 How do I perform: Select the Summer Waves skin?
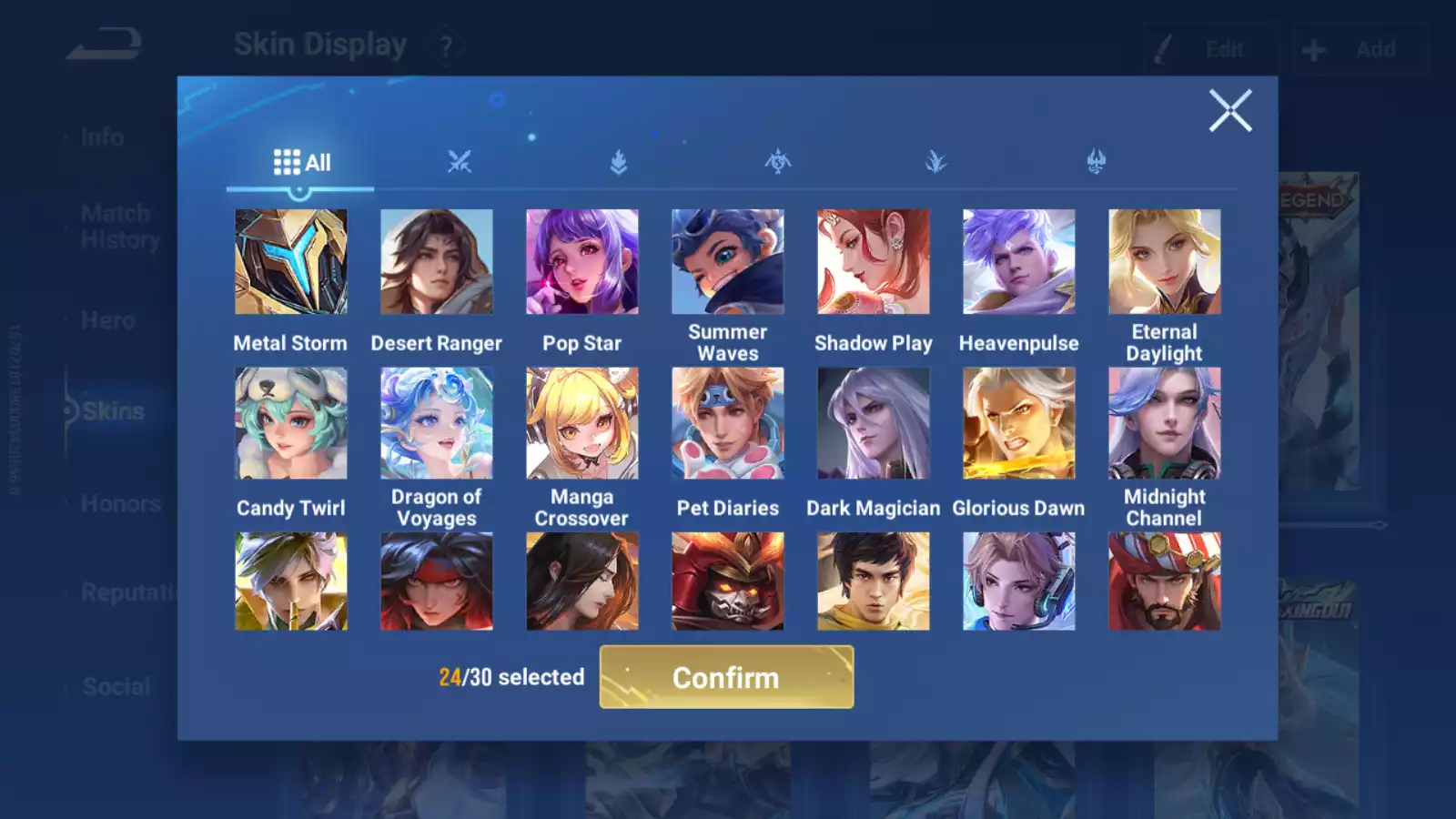[x=728, y=262]
